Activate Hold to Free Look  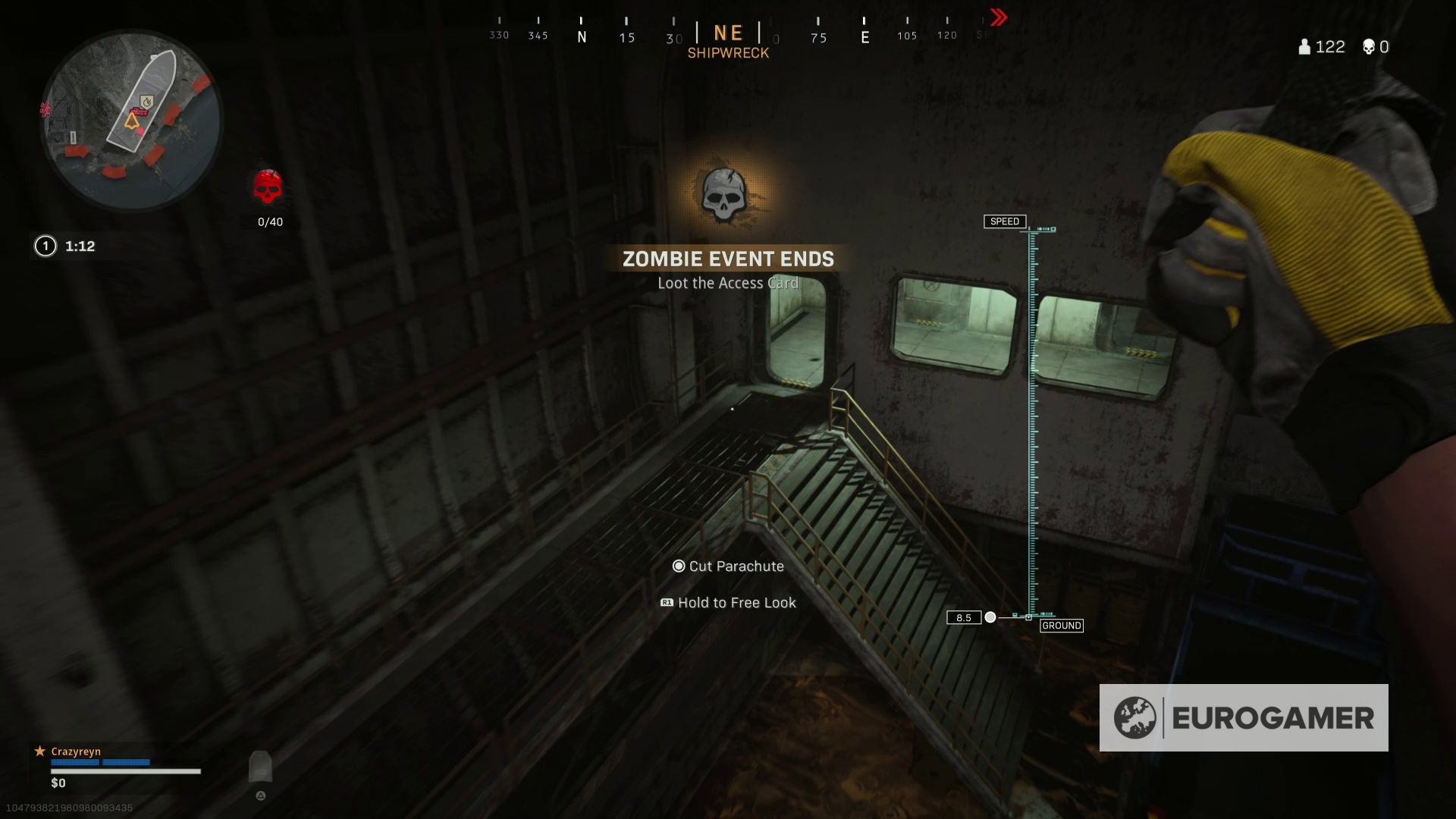pyautogui.click(x=728, y=602)
